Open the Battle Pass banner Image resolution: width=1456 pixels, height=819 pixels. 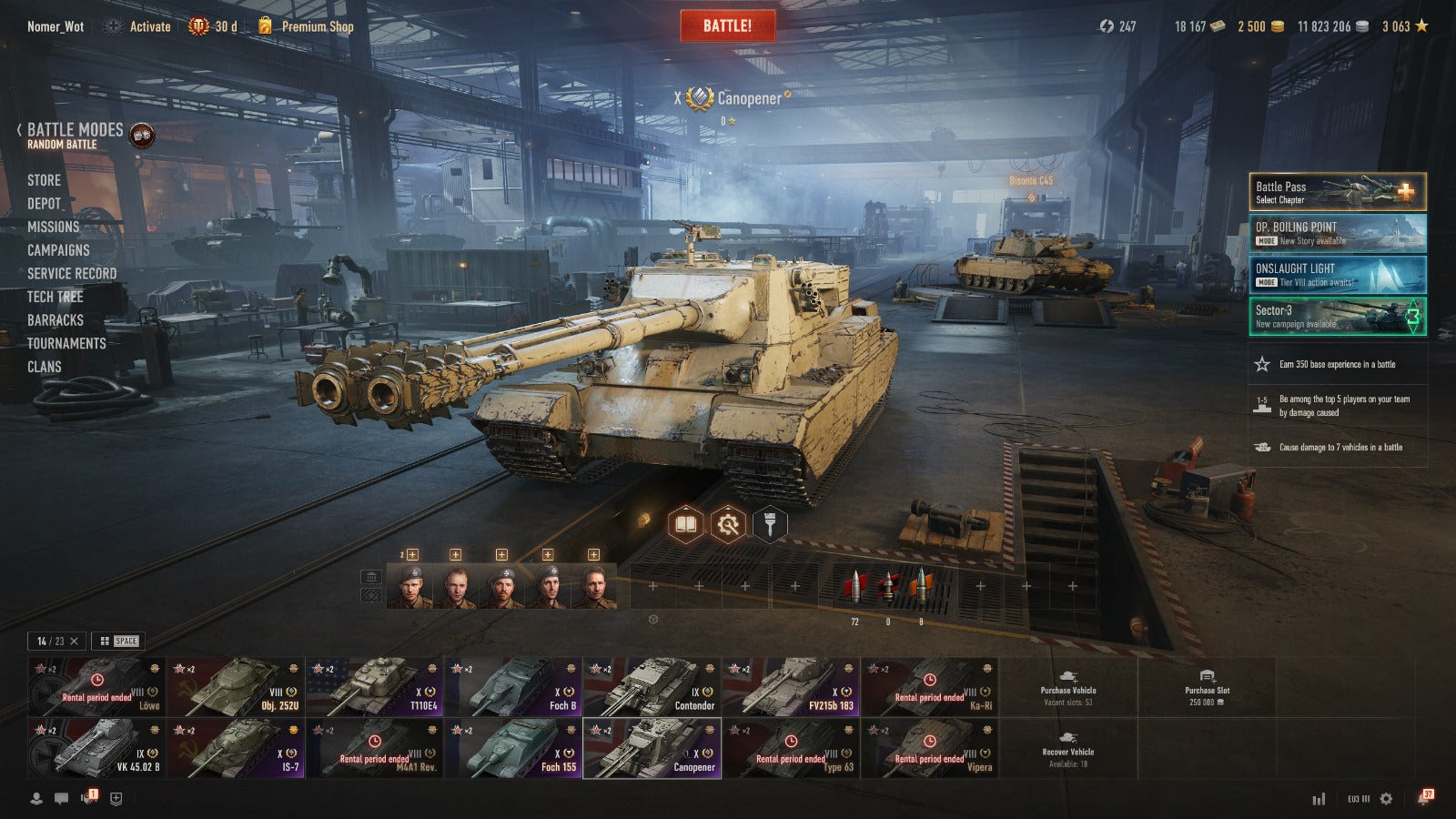1337,192
